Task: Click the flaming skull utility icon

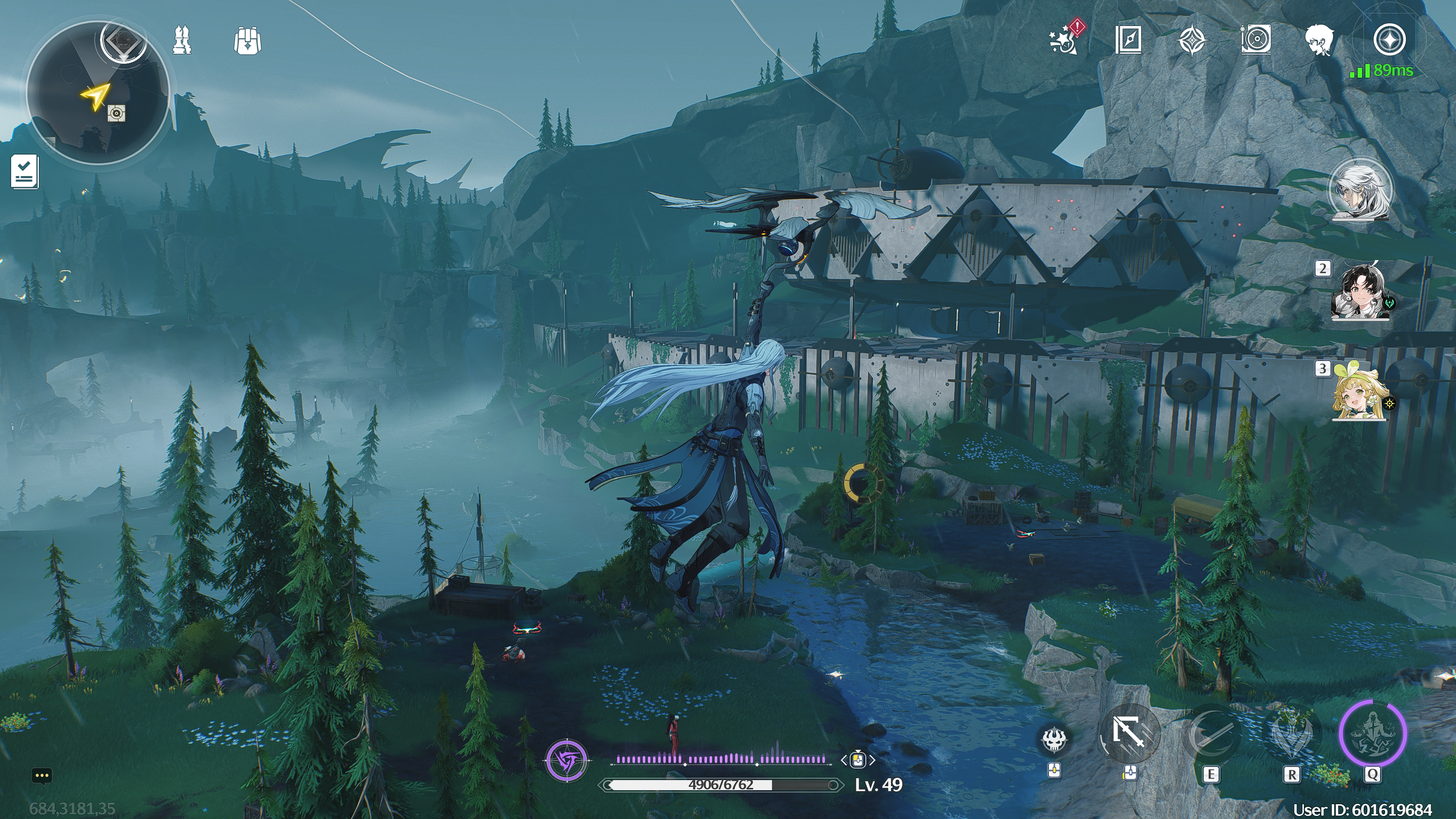Action: coord(1054,739)
